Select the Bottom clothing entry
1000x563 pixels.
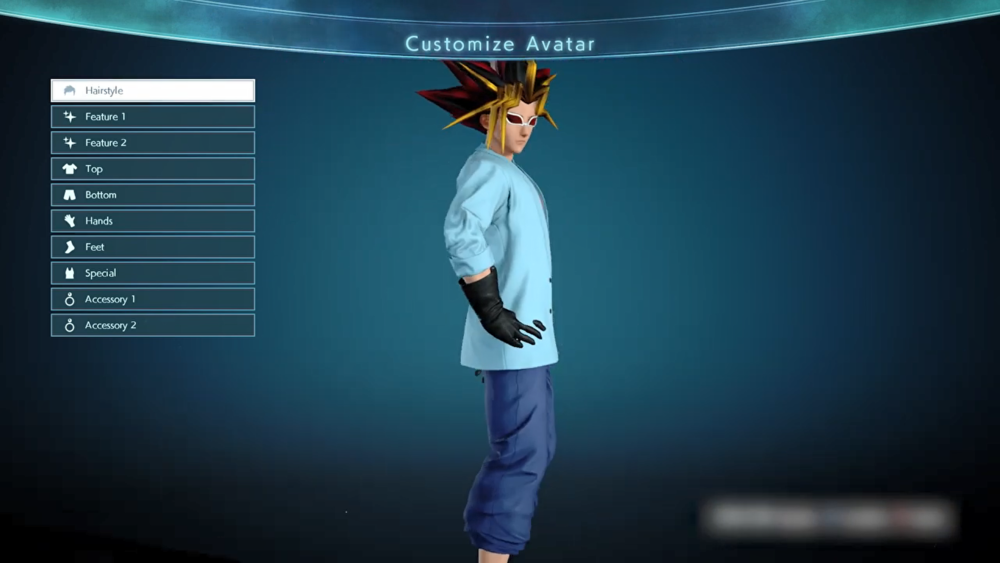pos(153,195)
